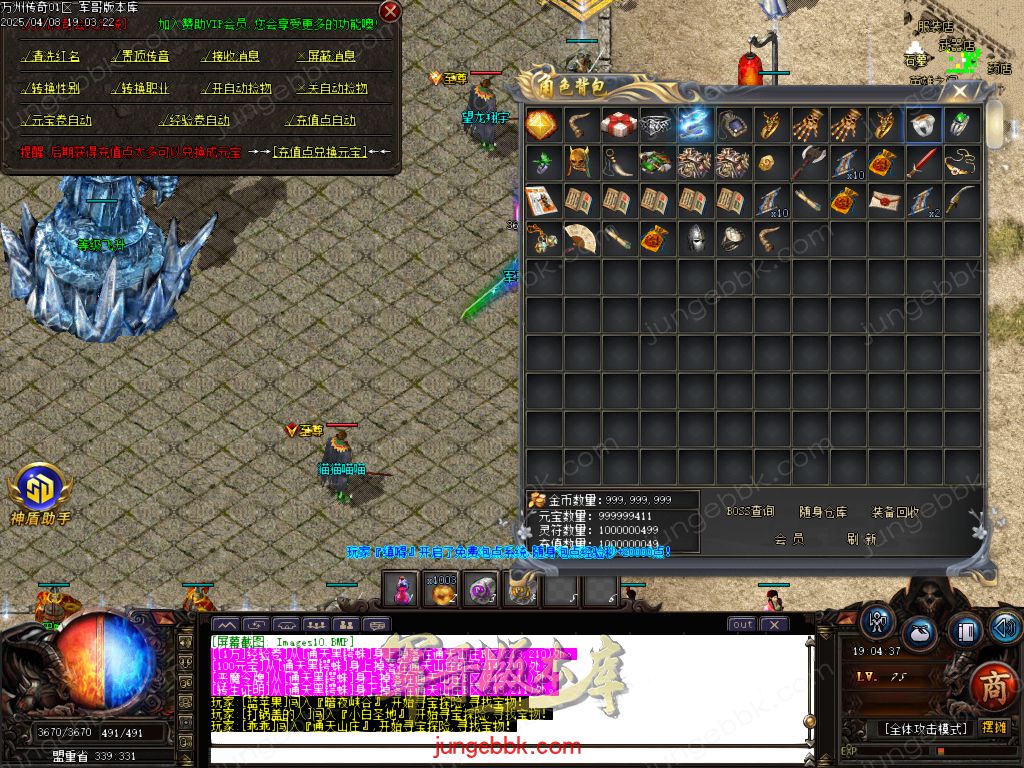This screenshot has width=1024, height=768.
Task: Select the double-bladed battle axe item
Action: coord(810,163)
